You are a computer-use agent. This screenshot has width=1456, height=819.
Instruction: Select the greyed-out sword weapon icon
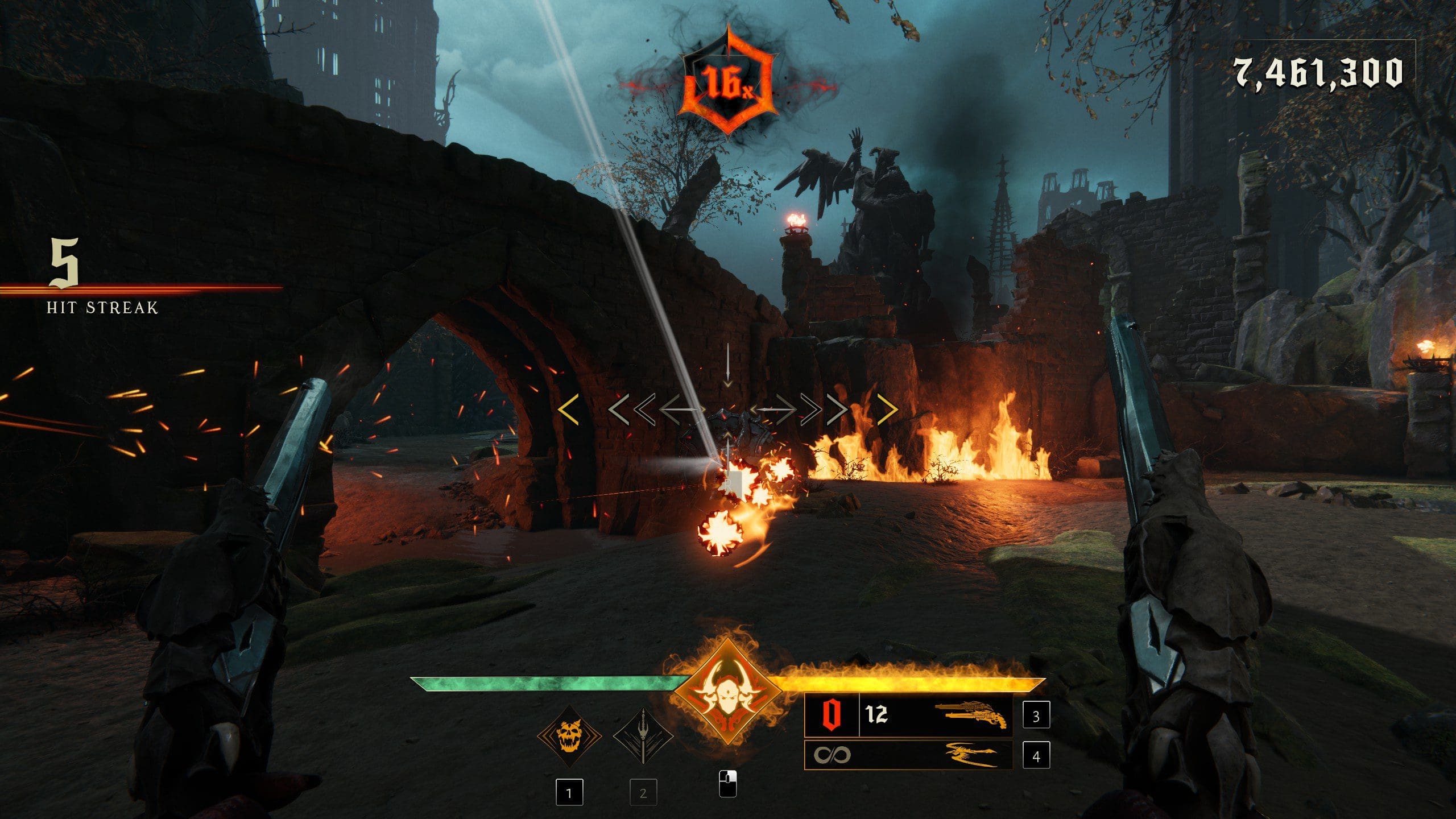[x=643, y=737]
